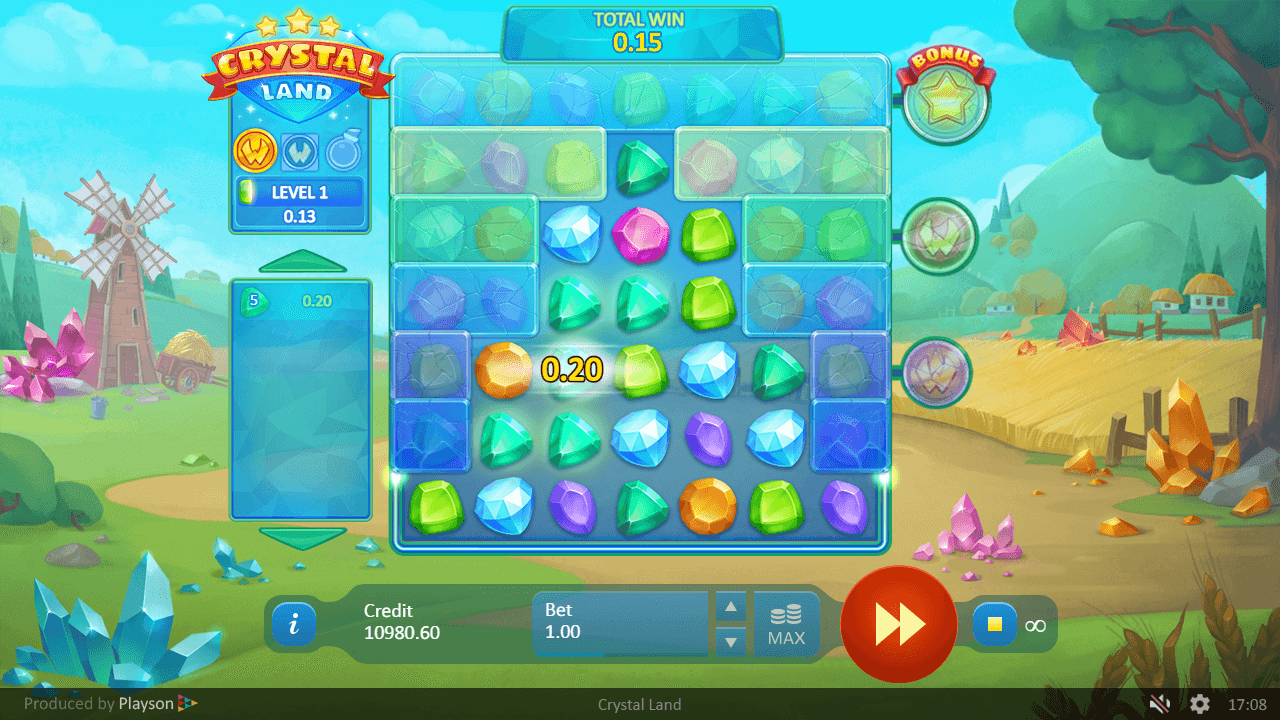1280x720 pixels.
Task: Select the gold W coin icon
Action: 255,152
